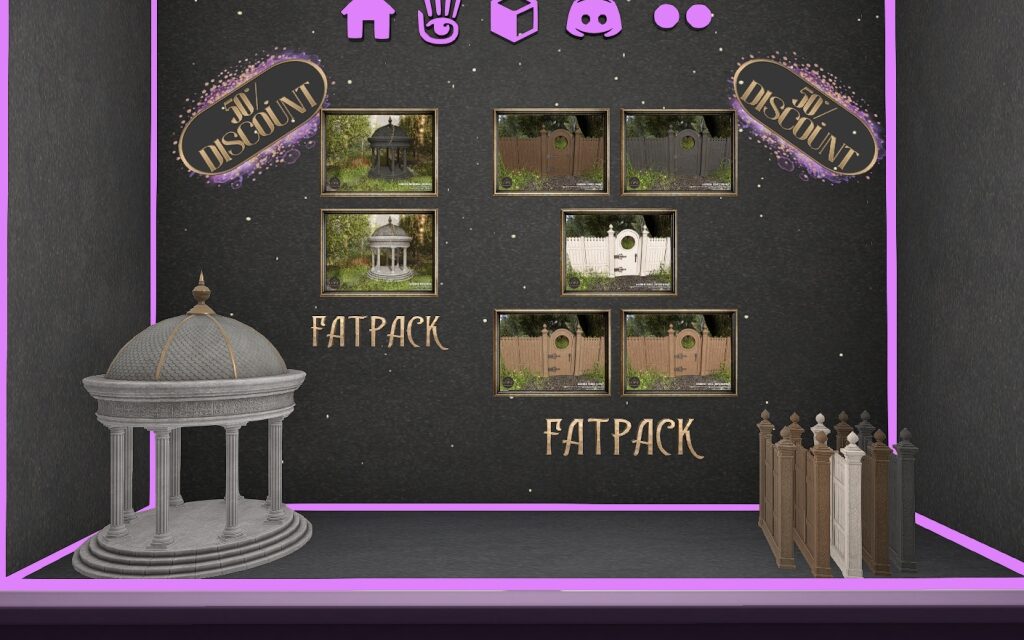Select the white gazebo vendor picture
The height and width of the screenshot is (640, 1024).
[379, 252]
